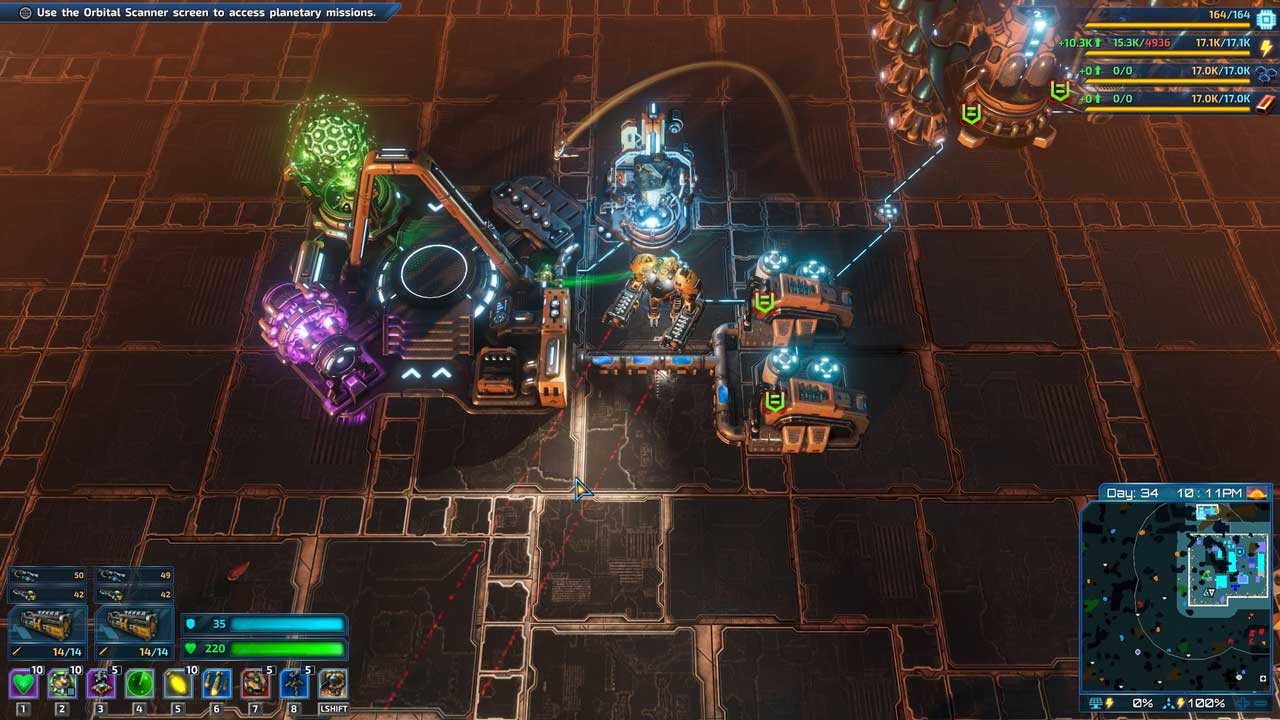Click the blue AI chip resource icon
This screenshot has width=1280, height=720.
pyautogui.click(x=1266, y=17)
